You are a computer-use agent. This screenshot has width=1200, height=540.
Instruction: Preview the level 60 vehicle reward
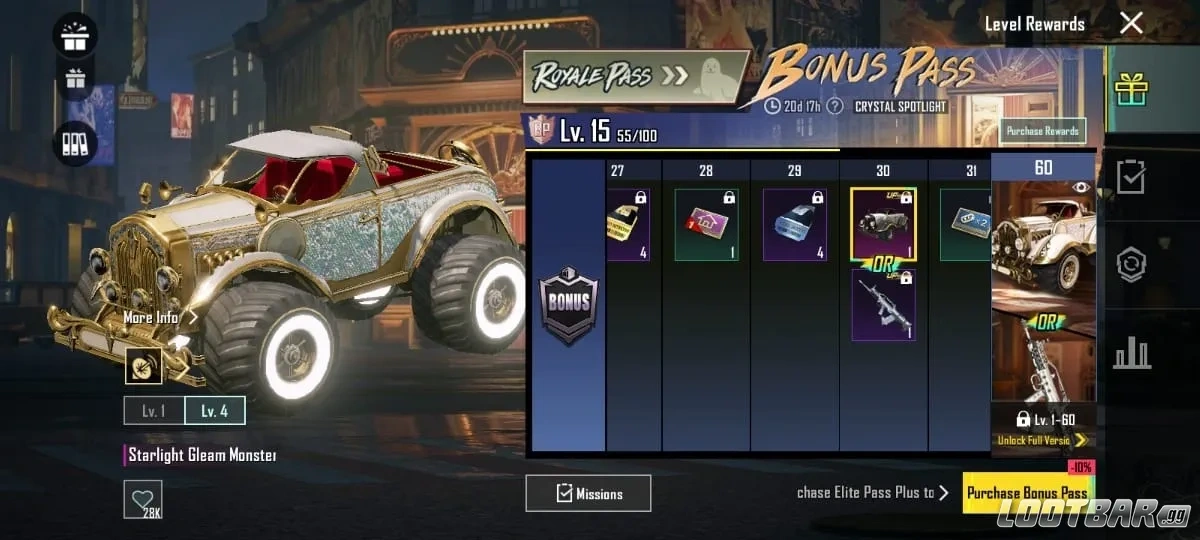[1043, 240]
